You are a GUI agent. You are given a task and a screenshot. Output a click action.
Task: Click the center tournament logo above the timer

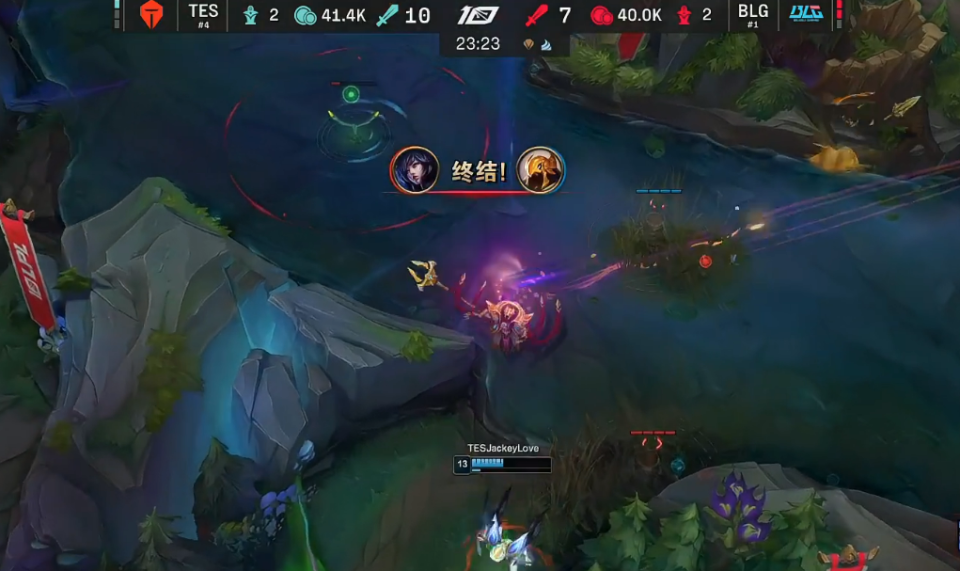click(x=478, y=15)
